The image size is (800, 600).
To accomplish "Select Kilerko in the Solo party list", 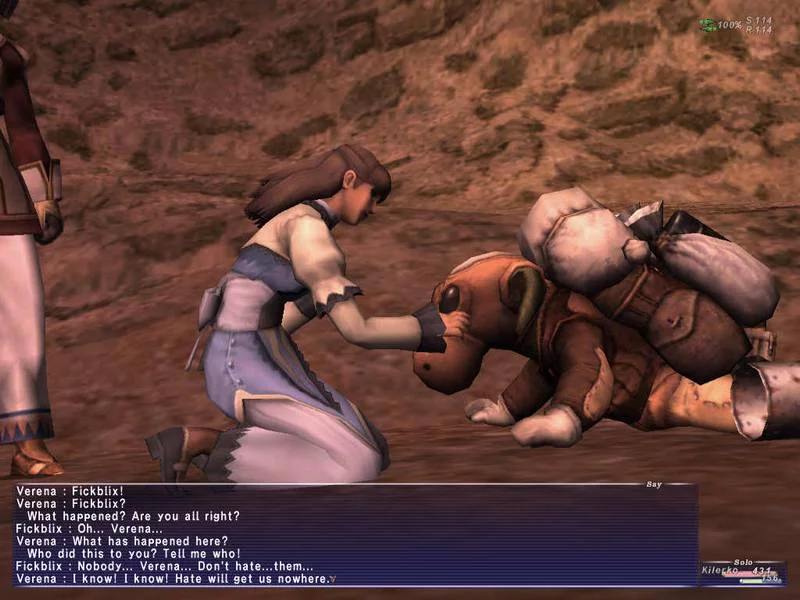I will coord(724,570).
